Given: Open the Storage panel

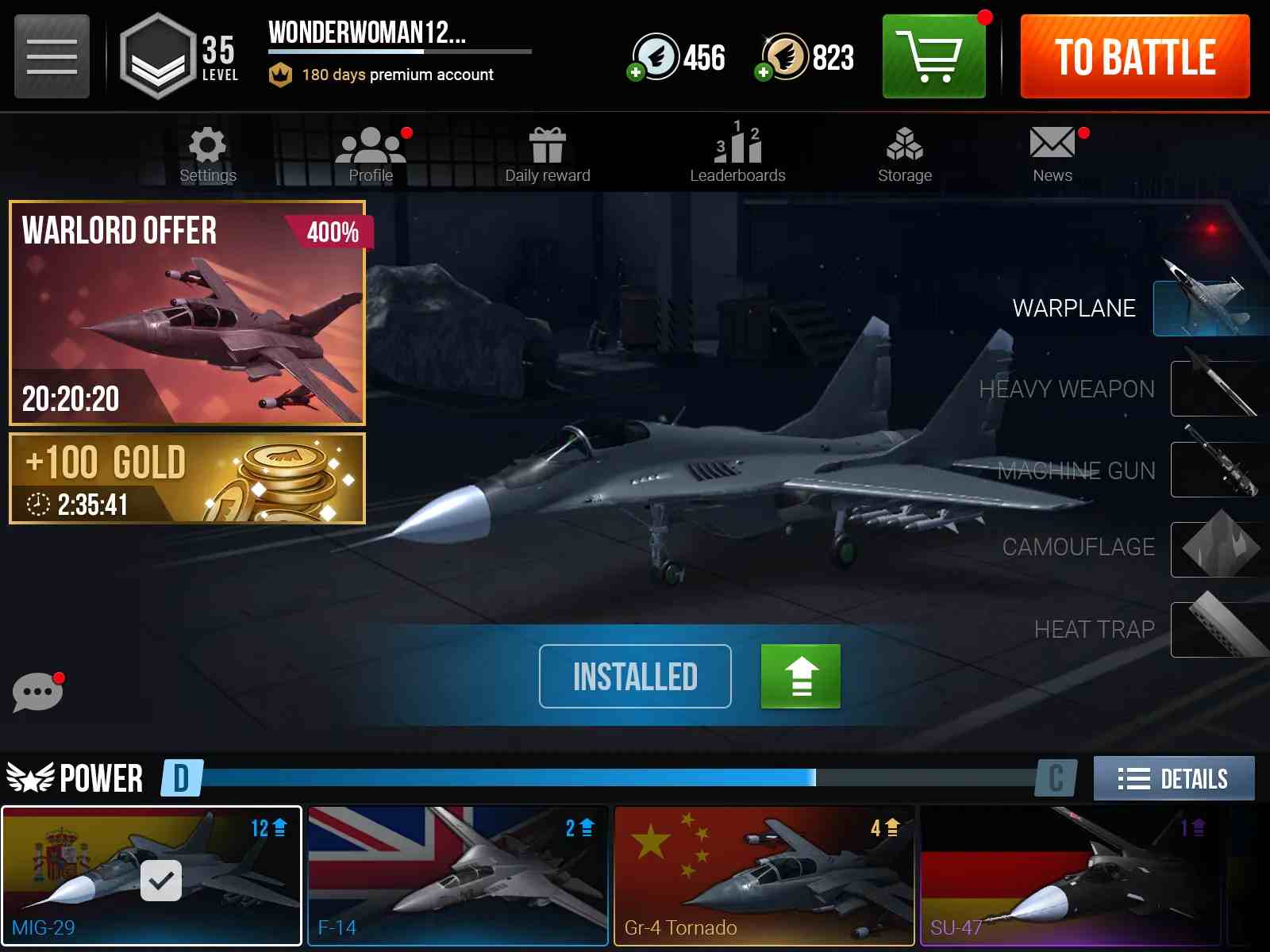Looking at the screenshot, I should click(904, 153).
